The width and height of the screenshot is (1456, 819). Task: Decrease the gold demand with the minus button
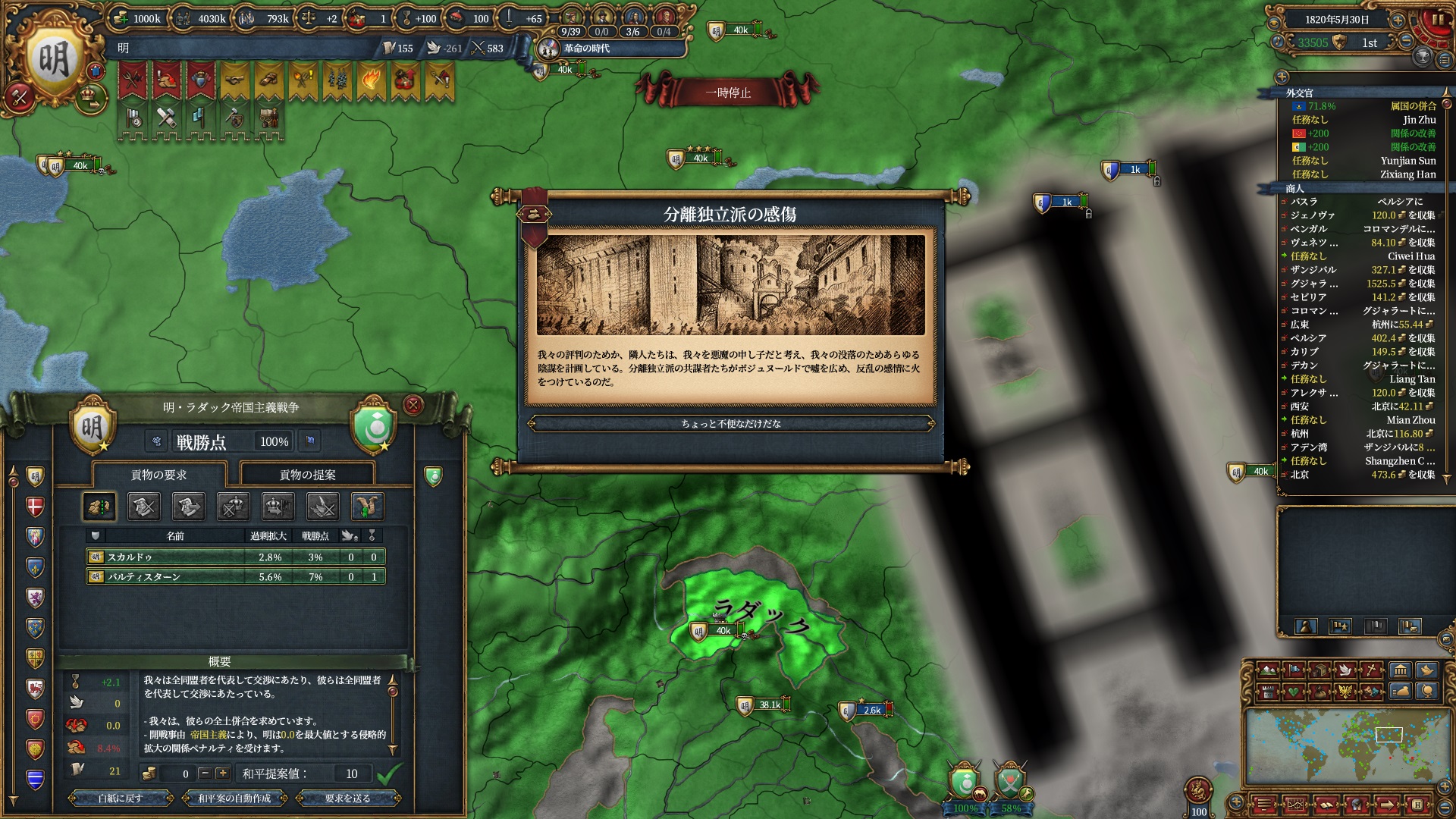pyautogui.click(x=204, y=773)
